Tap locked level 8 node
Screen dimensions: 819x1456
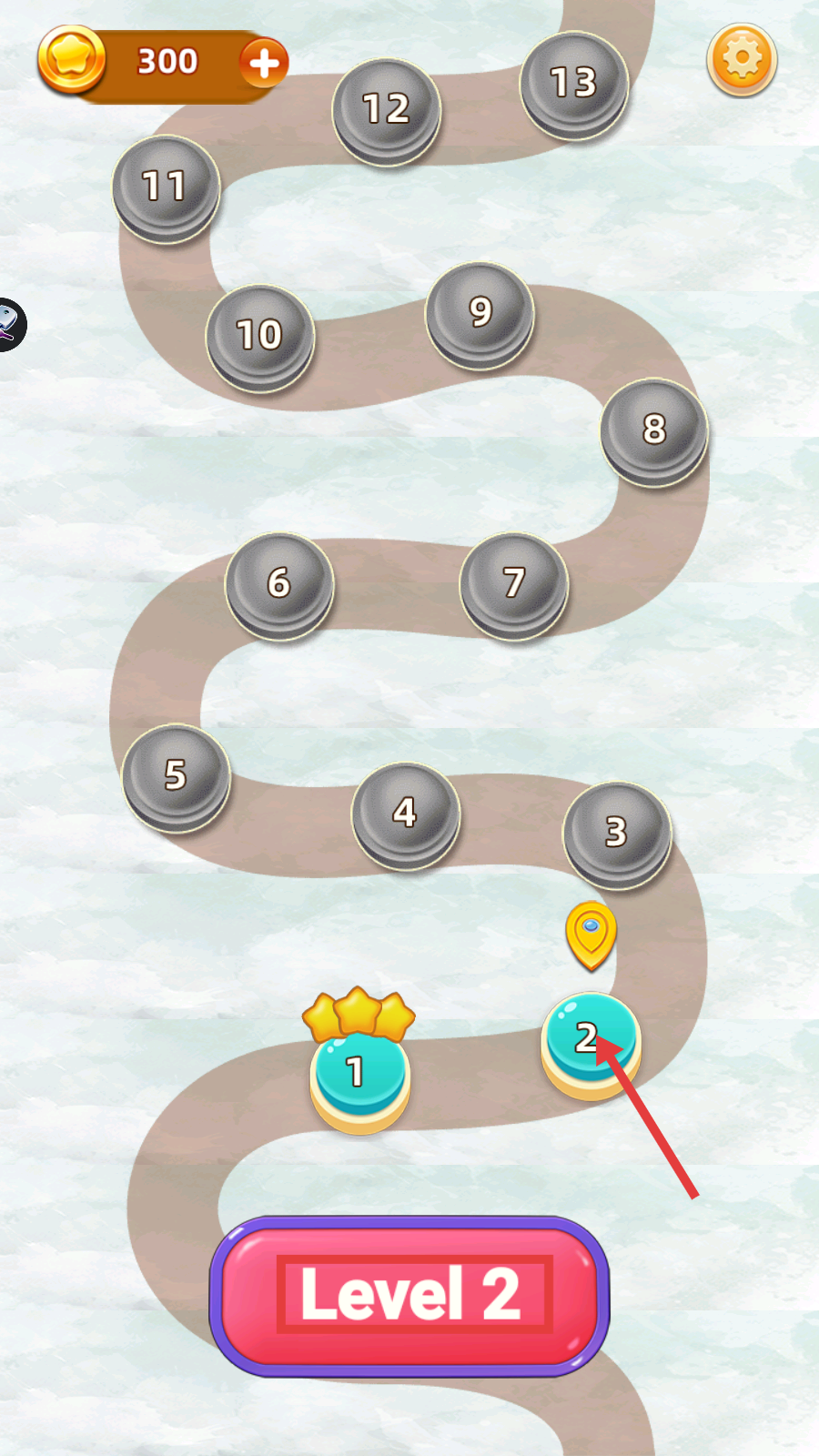point(653,430)
